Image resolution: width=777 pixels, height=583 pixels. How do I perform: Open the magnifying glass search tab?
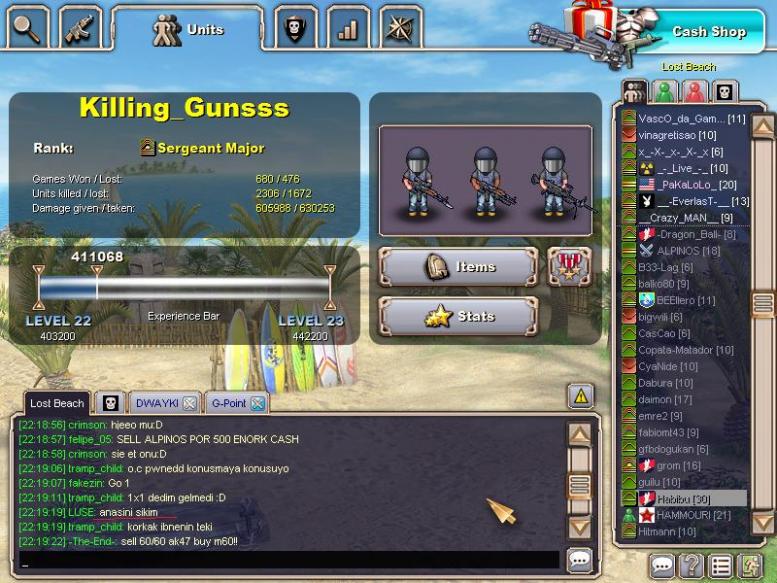(26, 28)
